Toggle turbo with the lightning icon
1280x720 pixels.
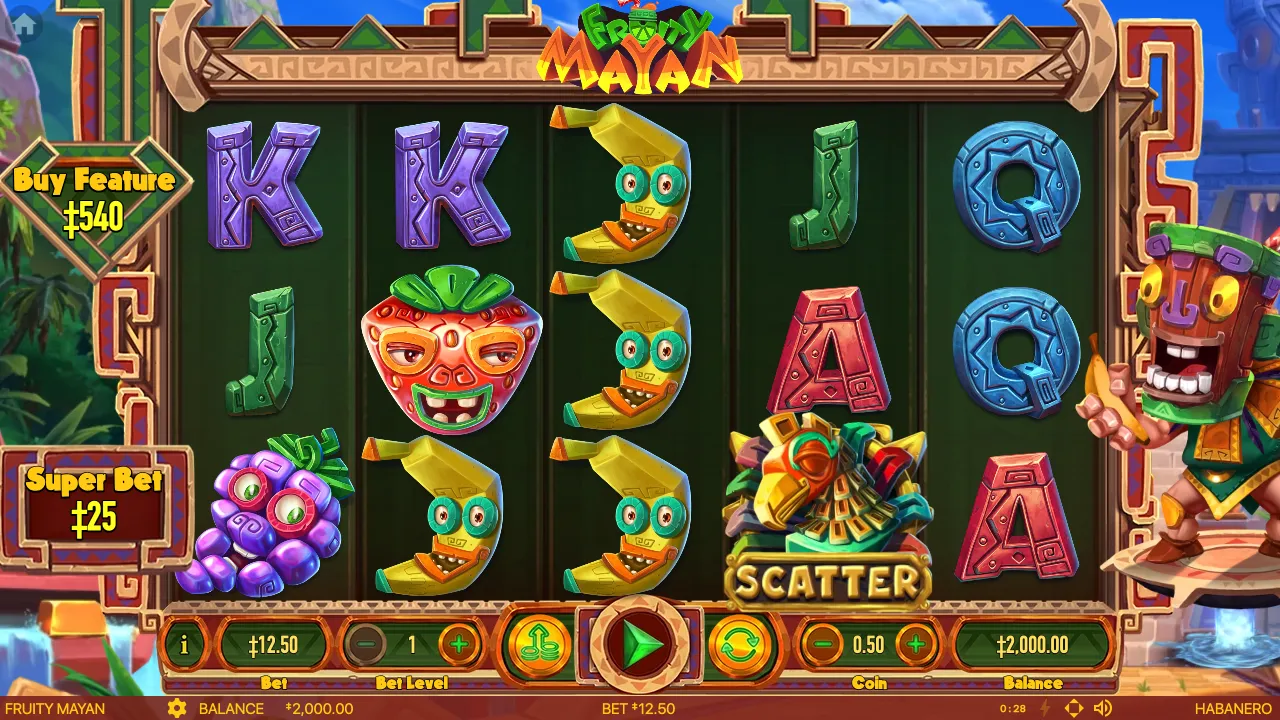pos(1045,707)
